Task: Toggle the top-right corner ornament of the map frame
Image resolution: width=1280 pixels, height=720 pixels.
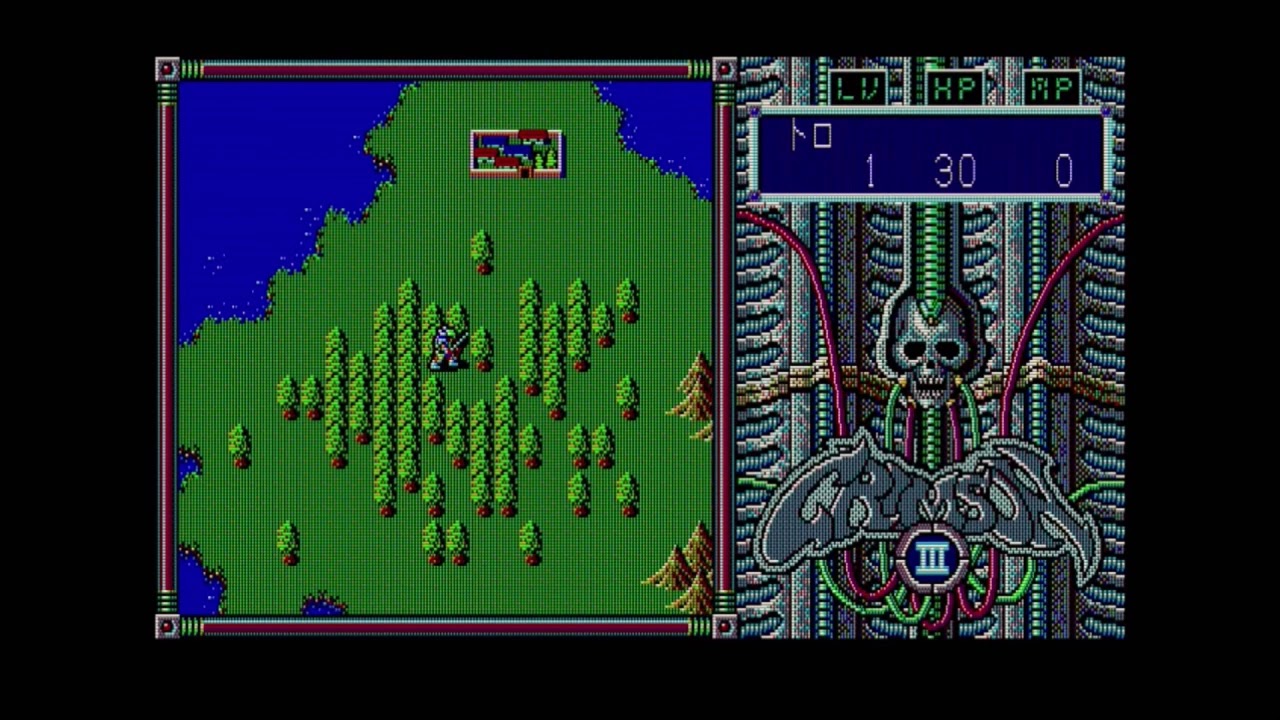Action: (724, 67)
